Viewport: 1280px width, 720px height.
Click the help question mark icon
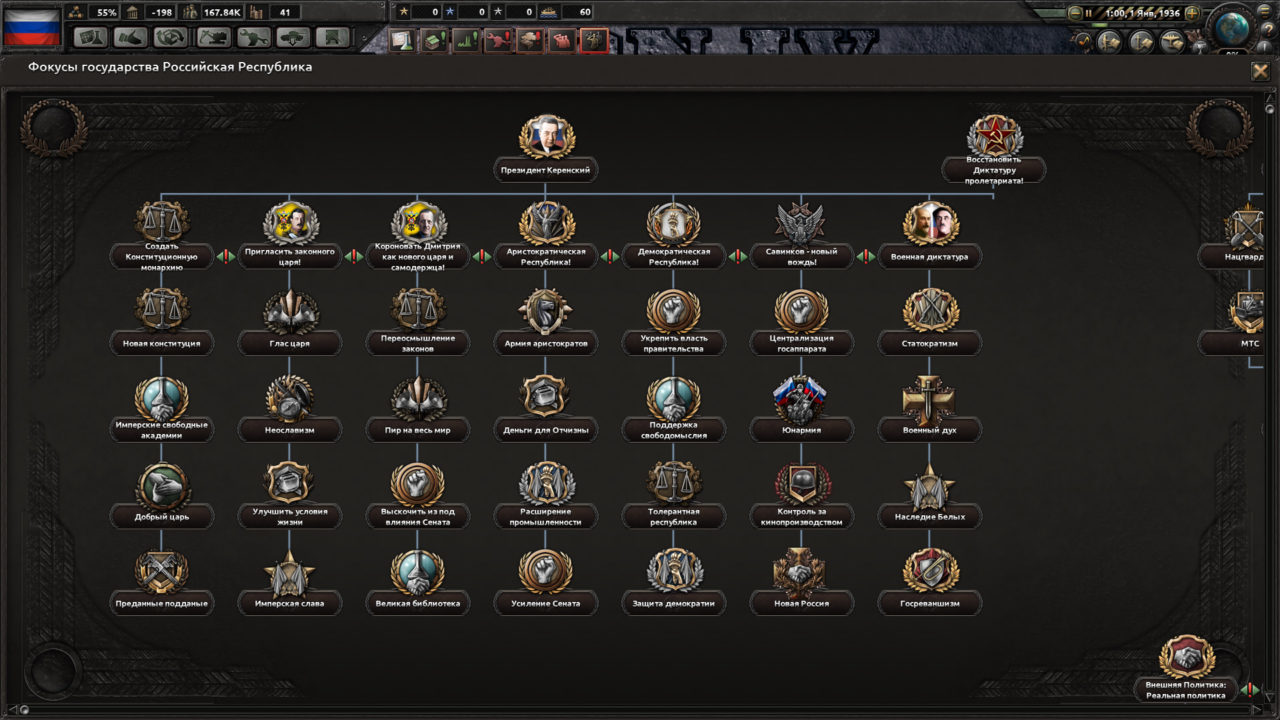(x=1268, y=29)
